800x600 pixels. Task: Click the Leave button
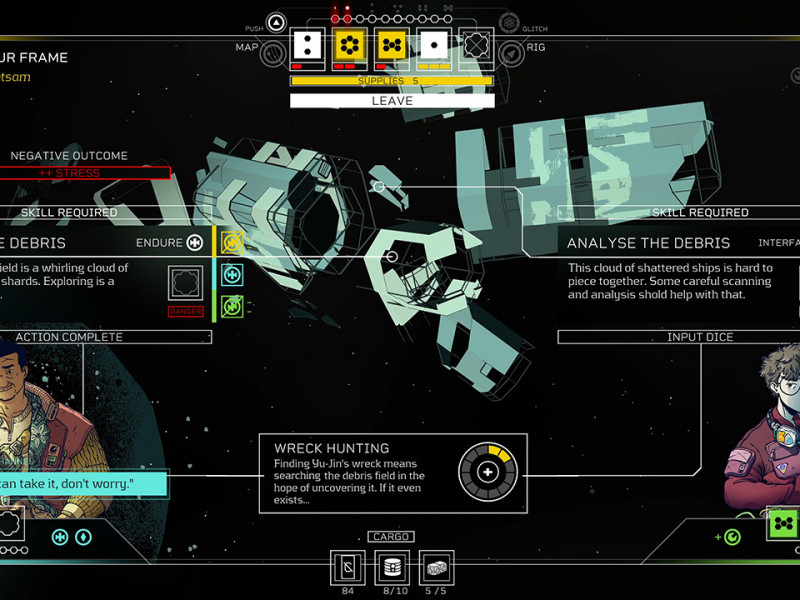coord(392,101)
